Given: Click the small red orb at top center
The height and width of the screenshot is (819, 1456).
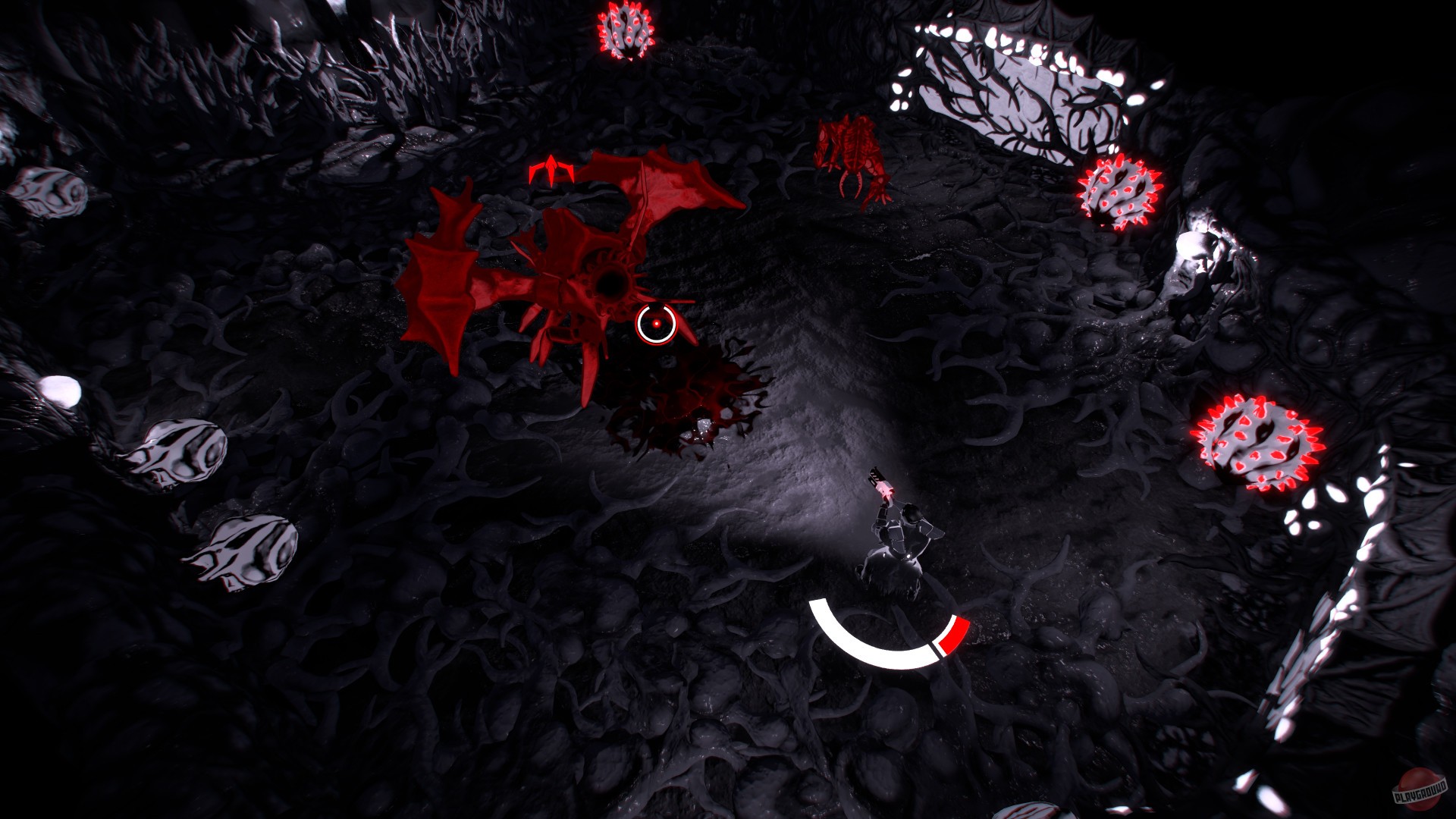Looking at the screenshot, I should click(x=626, y=30).
